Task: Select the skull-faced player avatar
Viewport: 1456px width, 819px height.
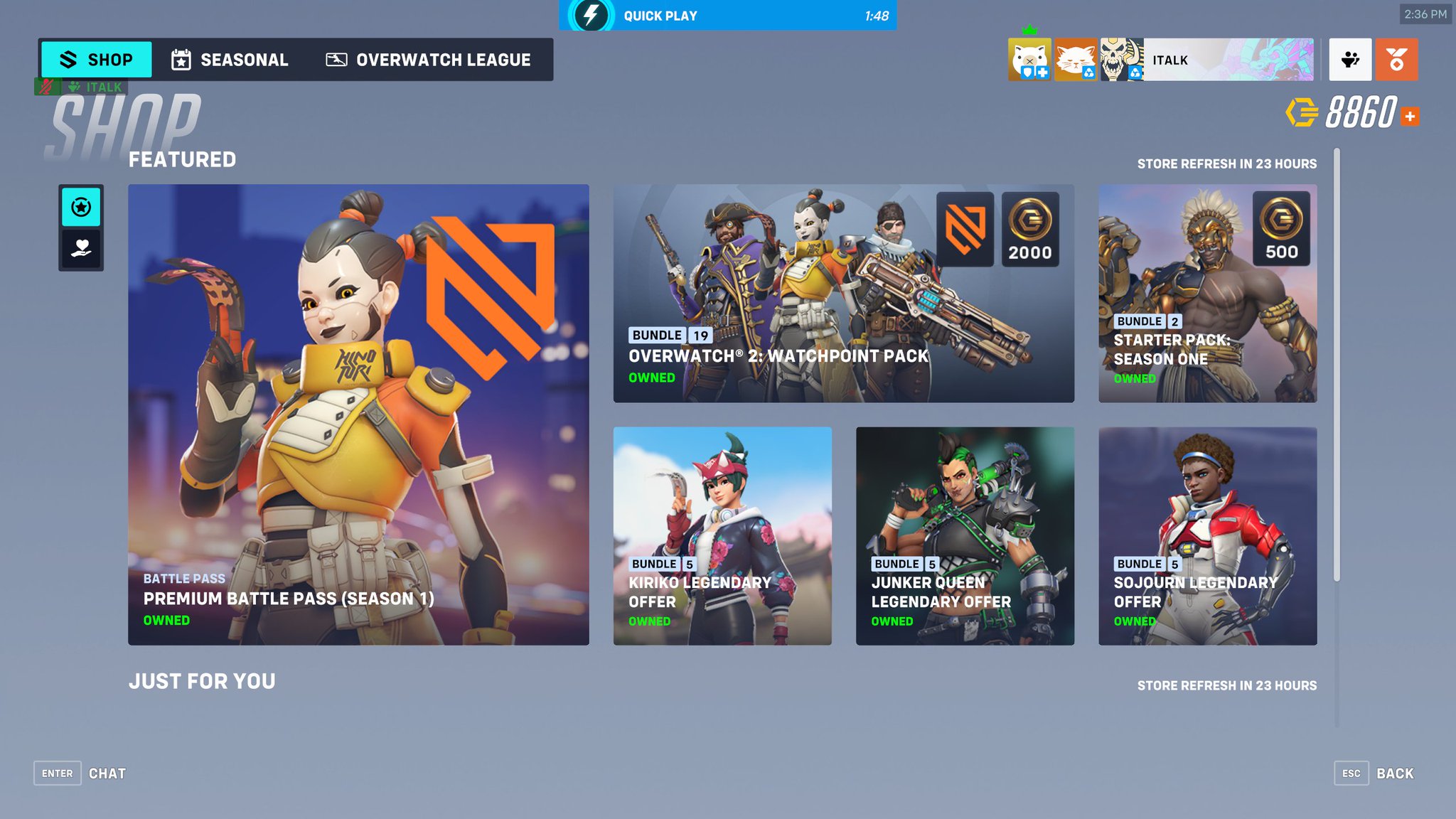Action: click(x=1121, y=60)
